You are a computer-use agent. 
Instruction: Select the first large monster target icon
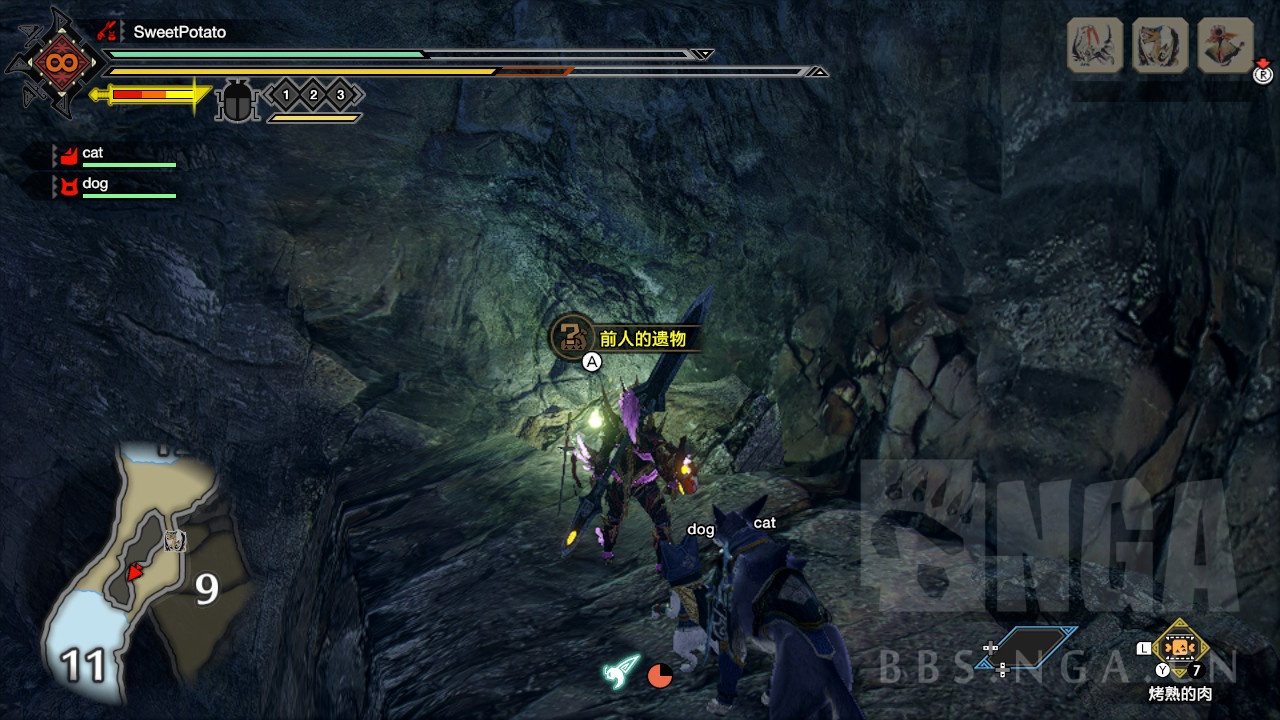coord(1095,45)
